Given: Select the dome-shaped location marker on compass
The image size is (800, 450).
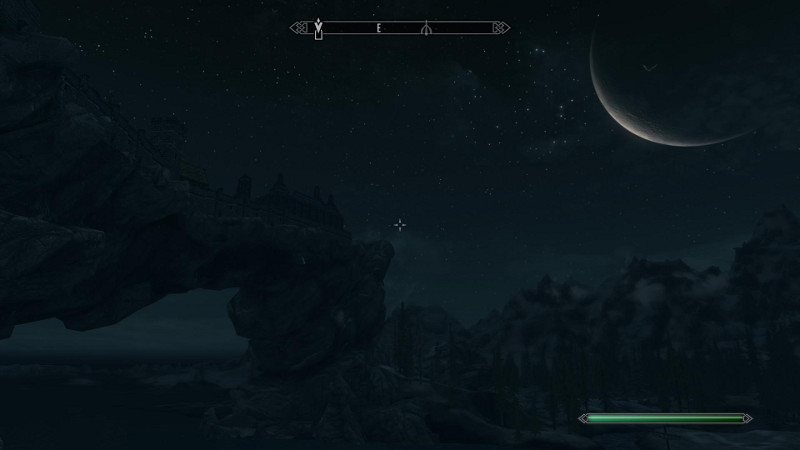Looking at the screenshot, I should [x=427, y=29].
